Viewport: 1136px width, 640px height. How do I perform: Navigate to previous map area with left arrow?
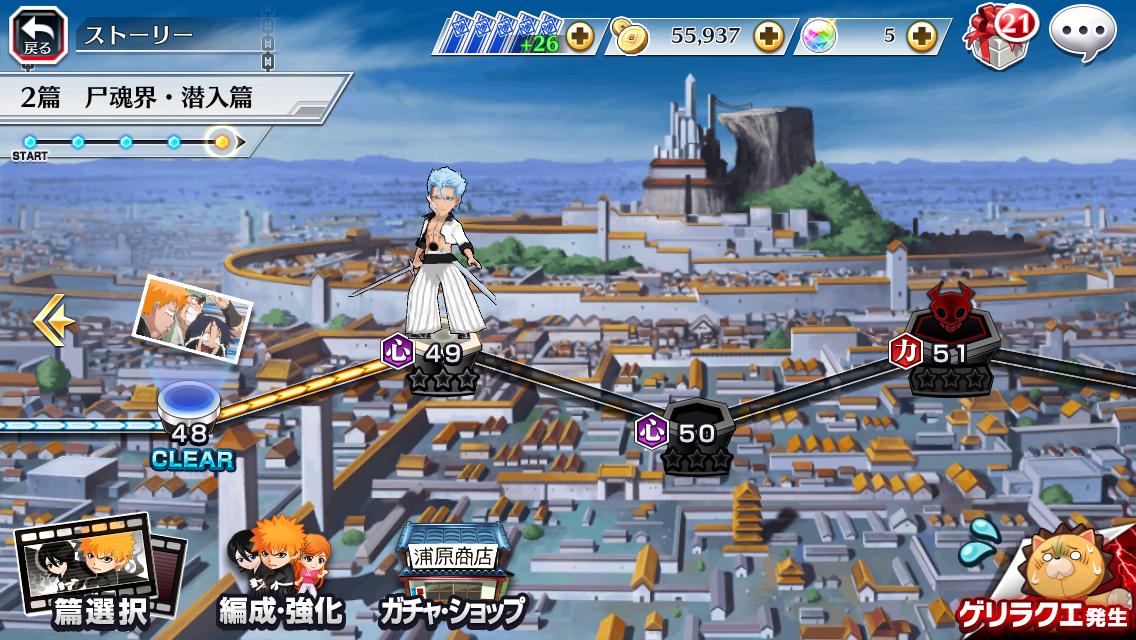(x=53, y=321)
